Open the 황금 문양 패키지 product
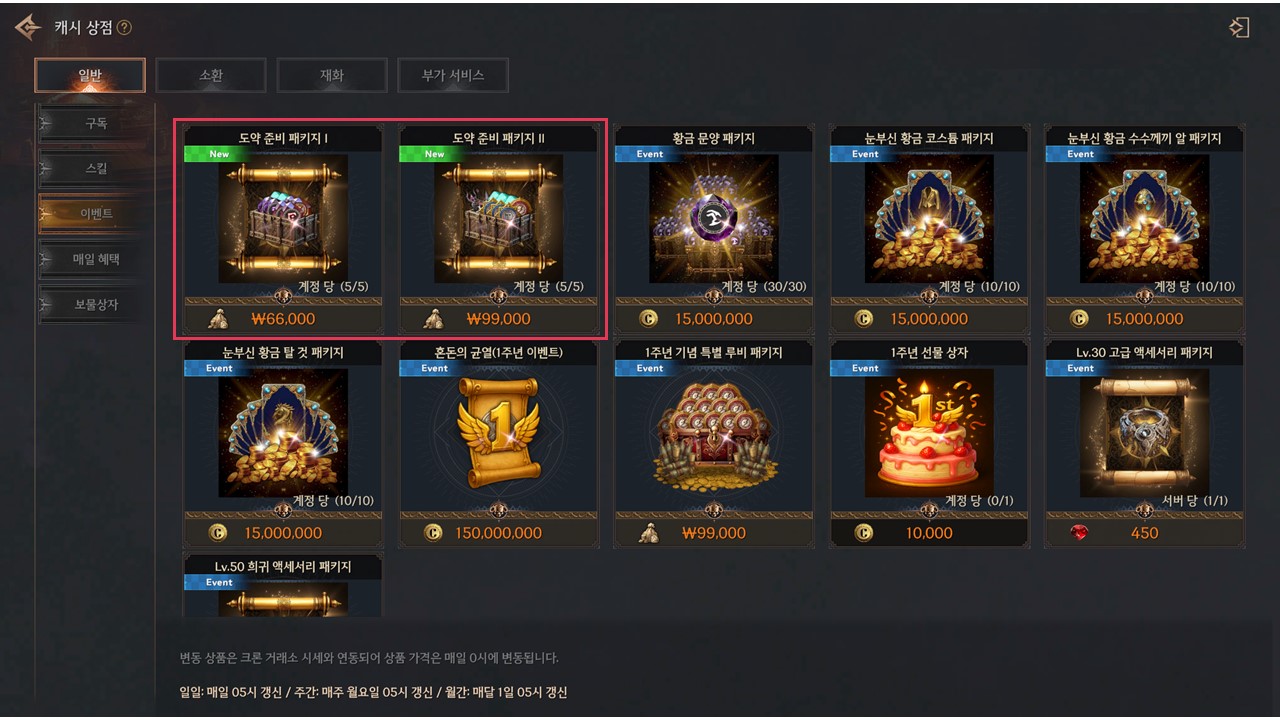Screen dimensions: 1280x720 (714, 219)
